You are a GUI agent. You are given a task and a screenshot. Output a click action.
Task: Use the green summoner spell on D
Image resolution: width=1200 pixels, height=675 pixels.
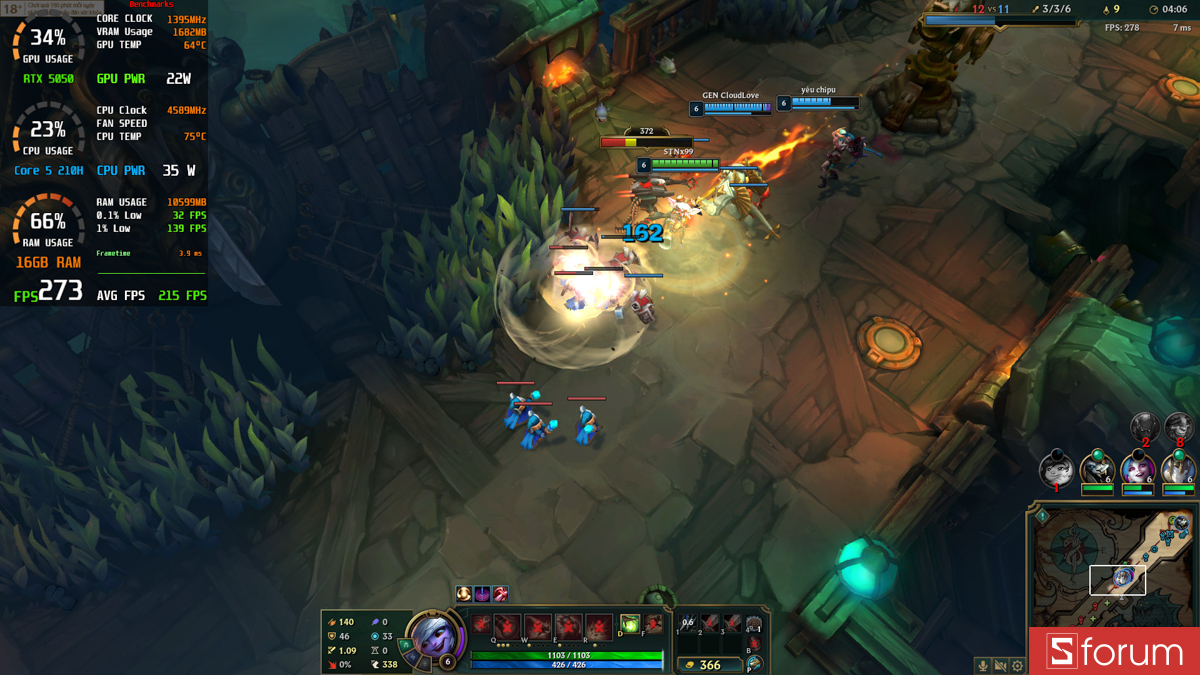(630, 624)
